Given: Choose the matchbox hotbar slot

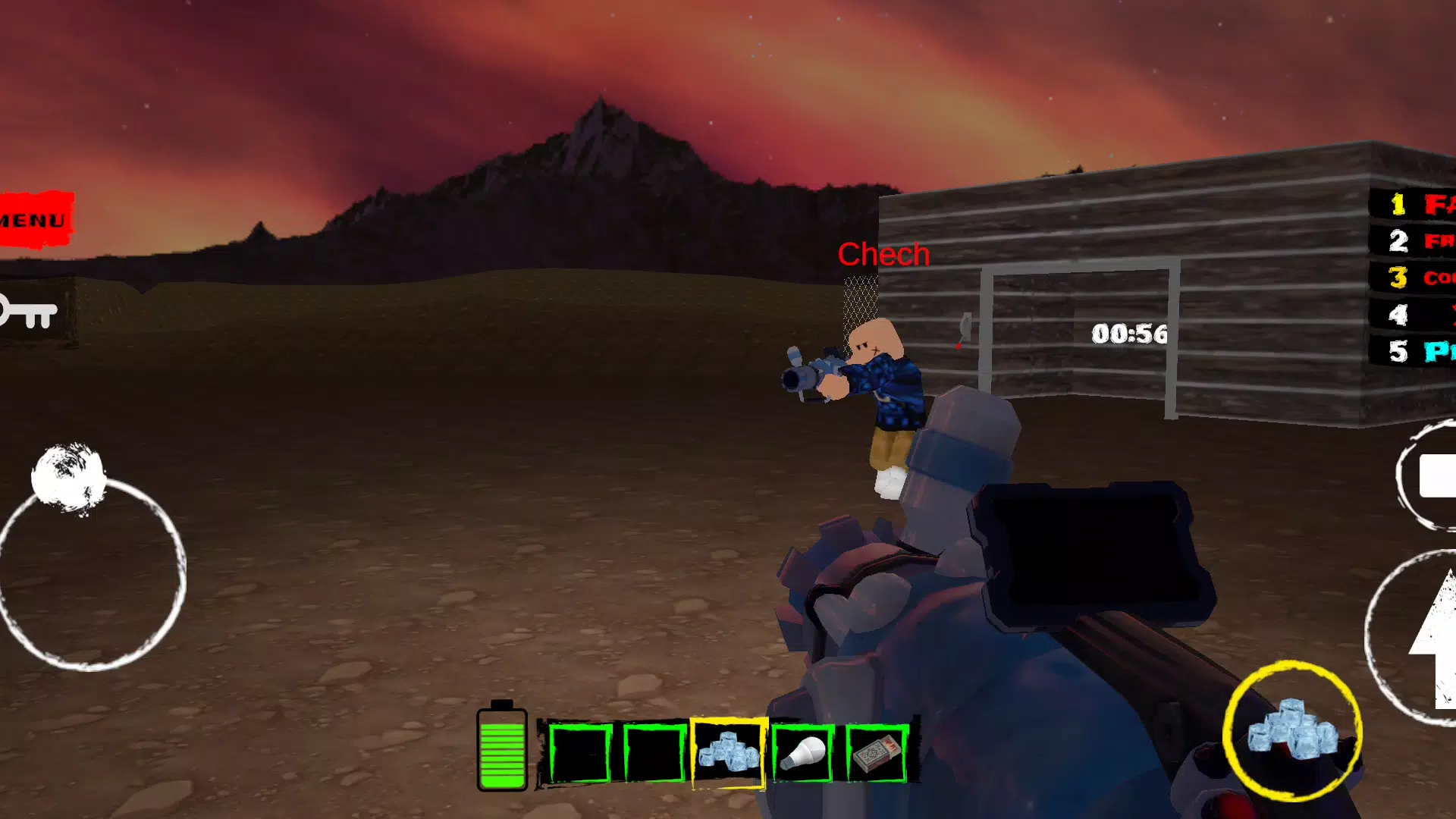Looking at the screenshot, I should 877,753.
